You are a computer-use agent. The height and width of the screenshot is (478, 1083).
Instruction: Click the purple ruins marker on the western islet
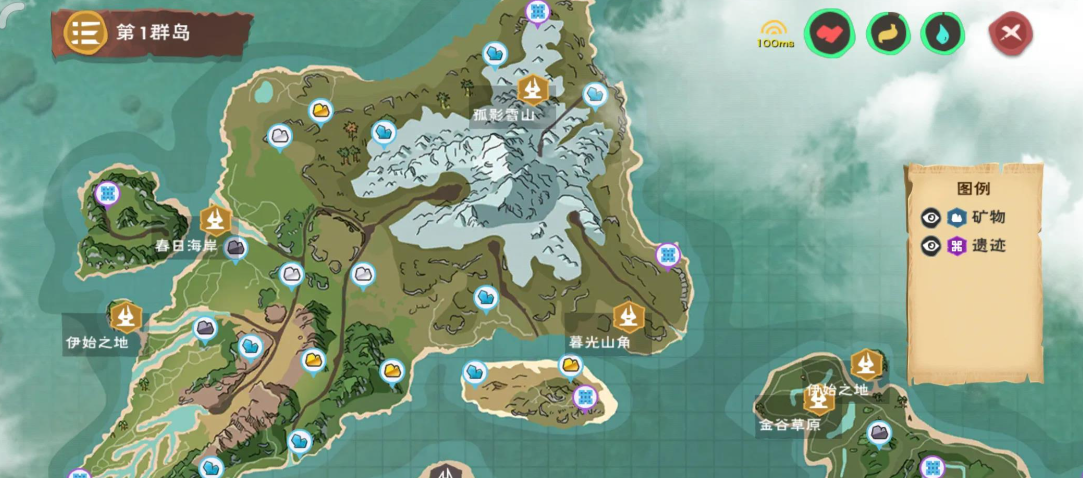tap(108, 193)
